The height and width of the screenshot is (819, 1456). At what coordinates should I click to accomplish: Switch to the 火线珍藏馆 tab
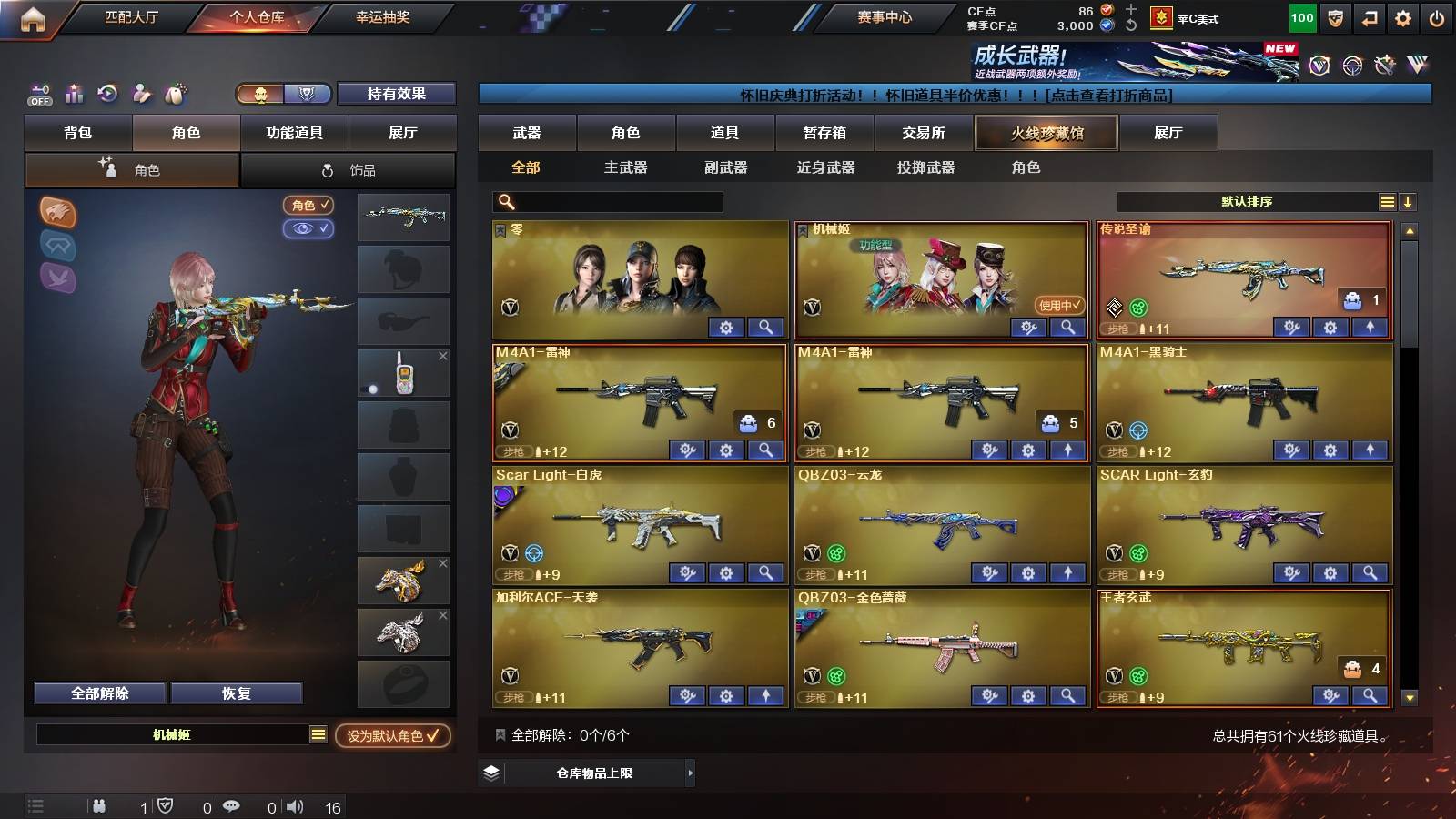click(1046, 133)
